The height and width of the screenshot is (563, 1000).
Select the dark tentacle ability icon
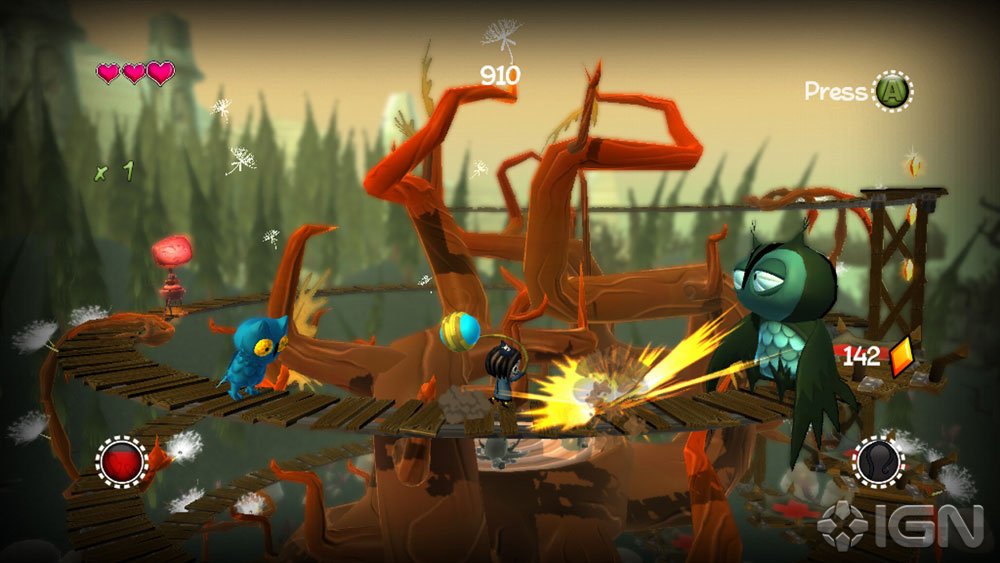(879, 462)
